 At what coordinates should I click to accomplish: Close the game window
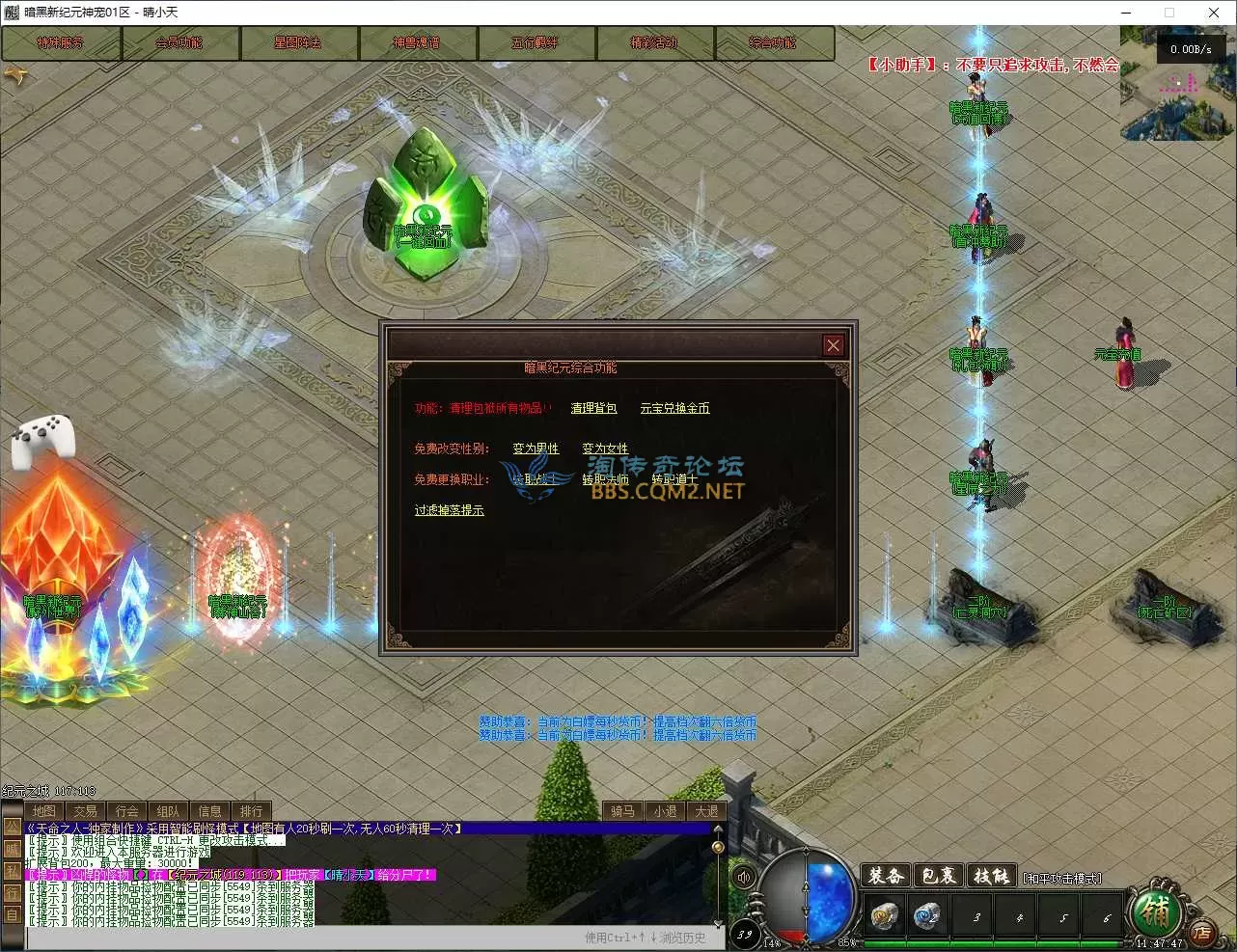point(1214,13)
